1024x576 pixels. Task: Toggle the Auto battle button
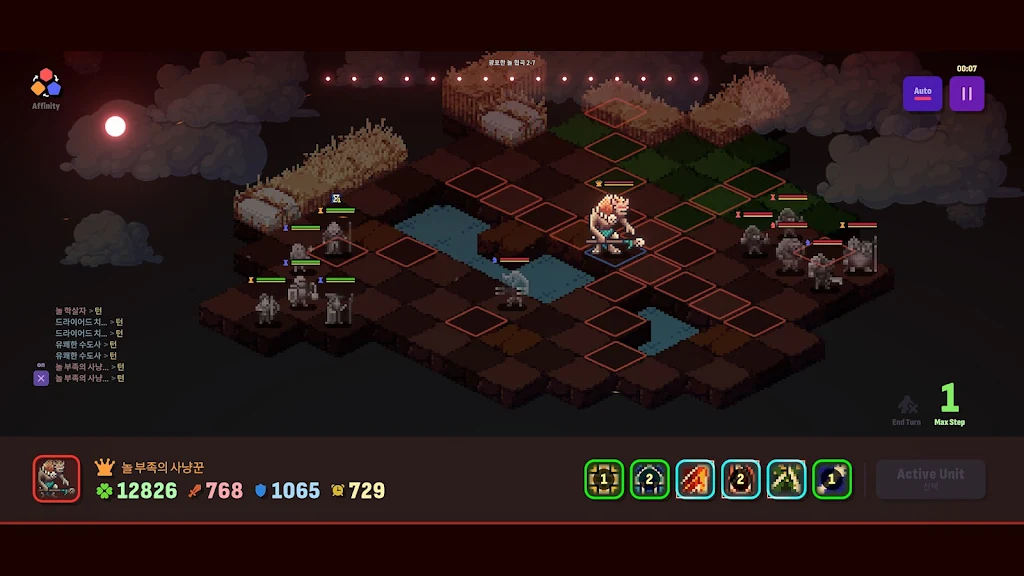click(922, 94)
